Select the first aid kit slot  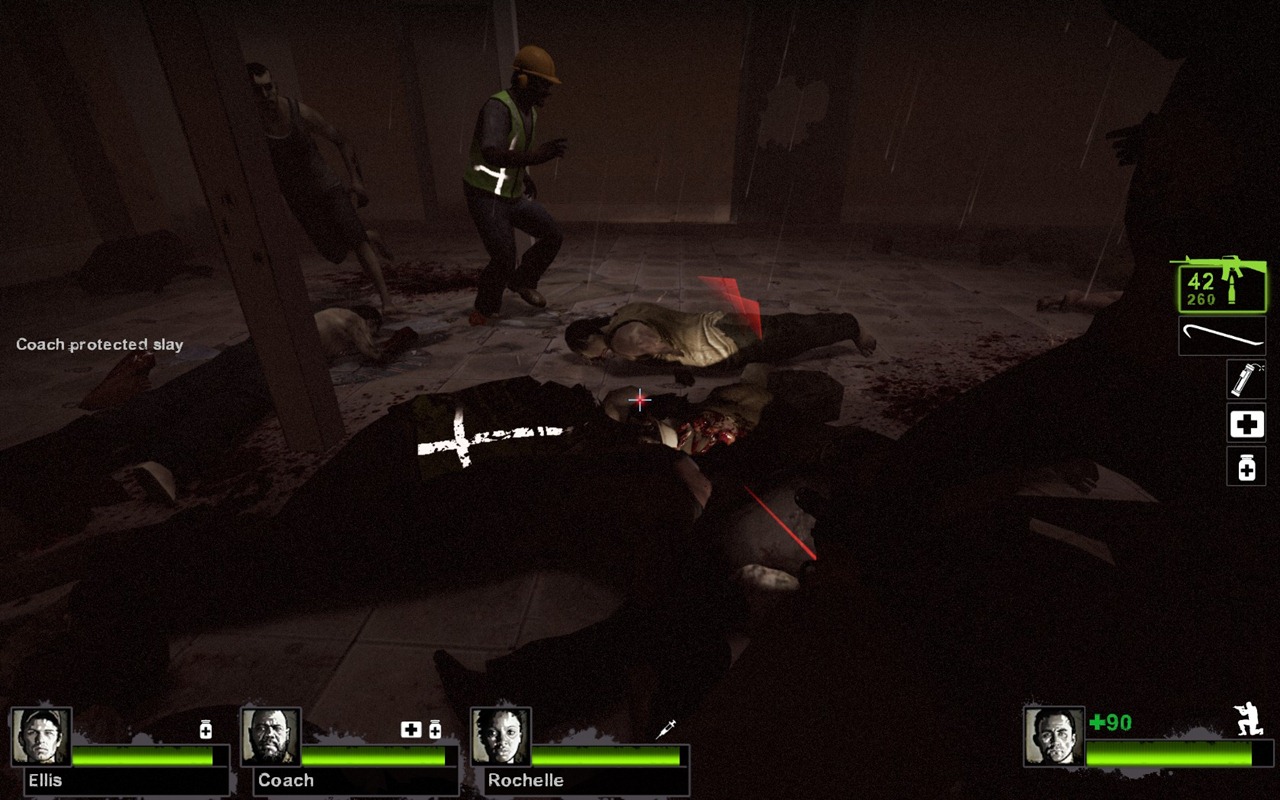(x=1246, y=424)
